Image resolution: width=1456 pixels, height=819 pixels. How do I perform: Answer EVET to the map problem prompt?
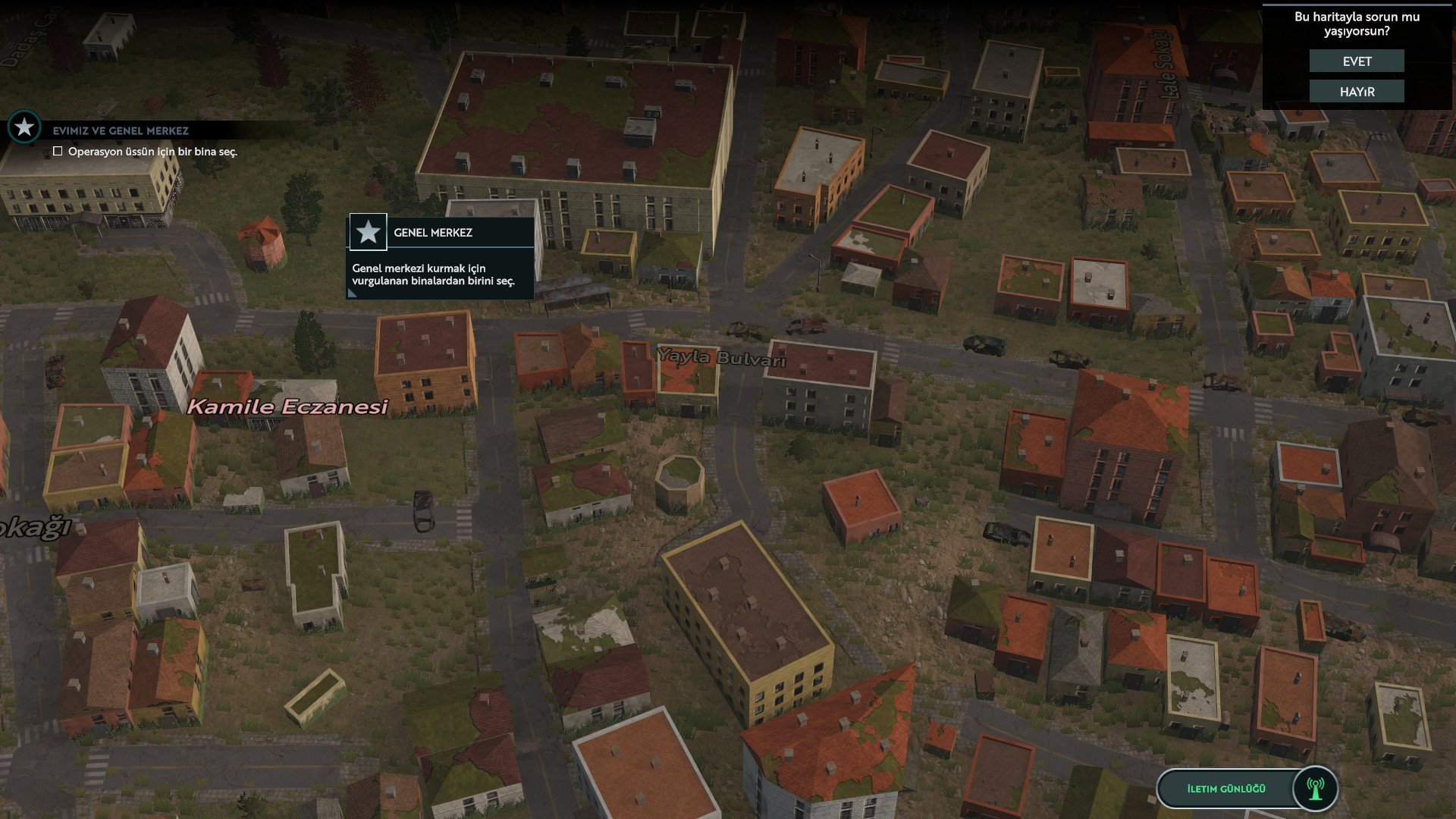point(1357,61)
